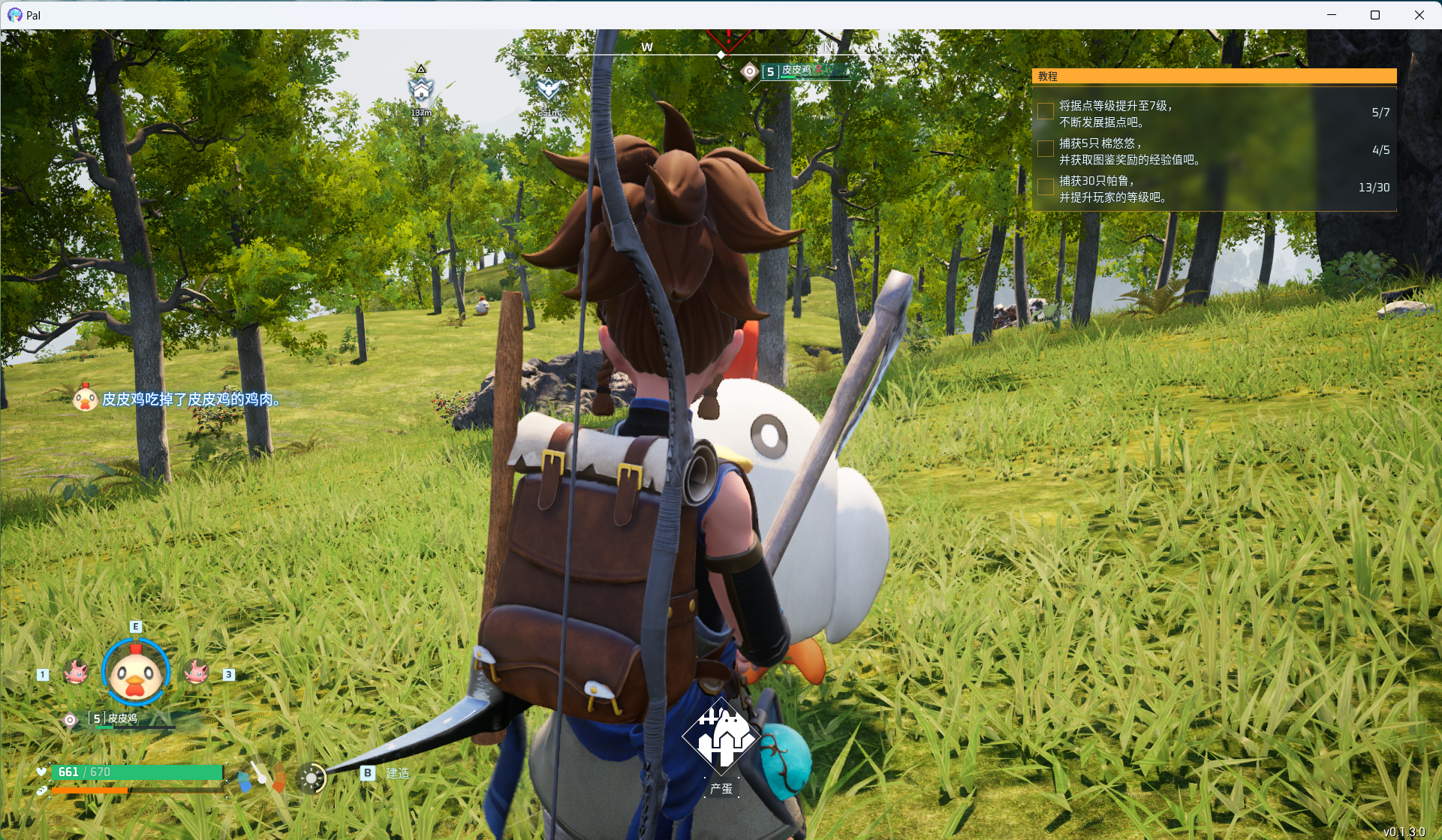Click the sun time-of-day indicator
Viewport: 1442px width, 840px height.
pyautogui.click(x=311, y=778)
